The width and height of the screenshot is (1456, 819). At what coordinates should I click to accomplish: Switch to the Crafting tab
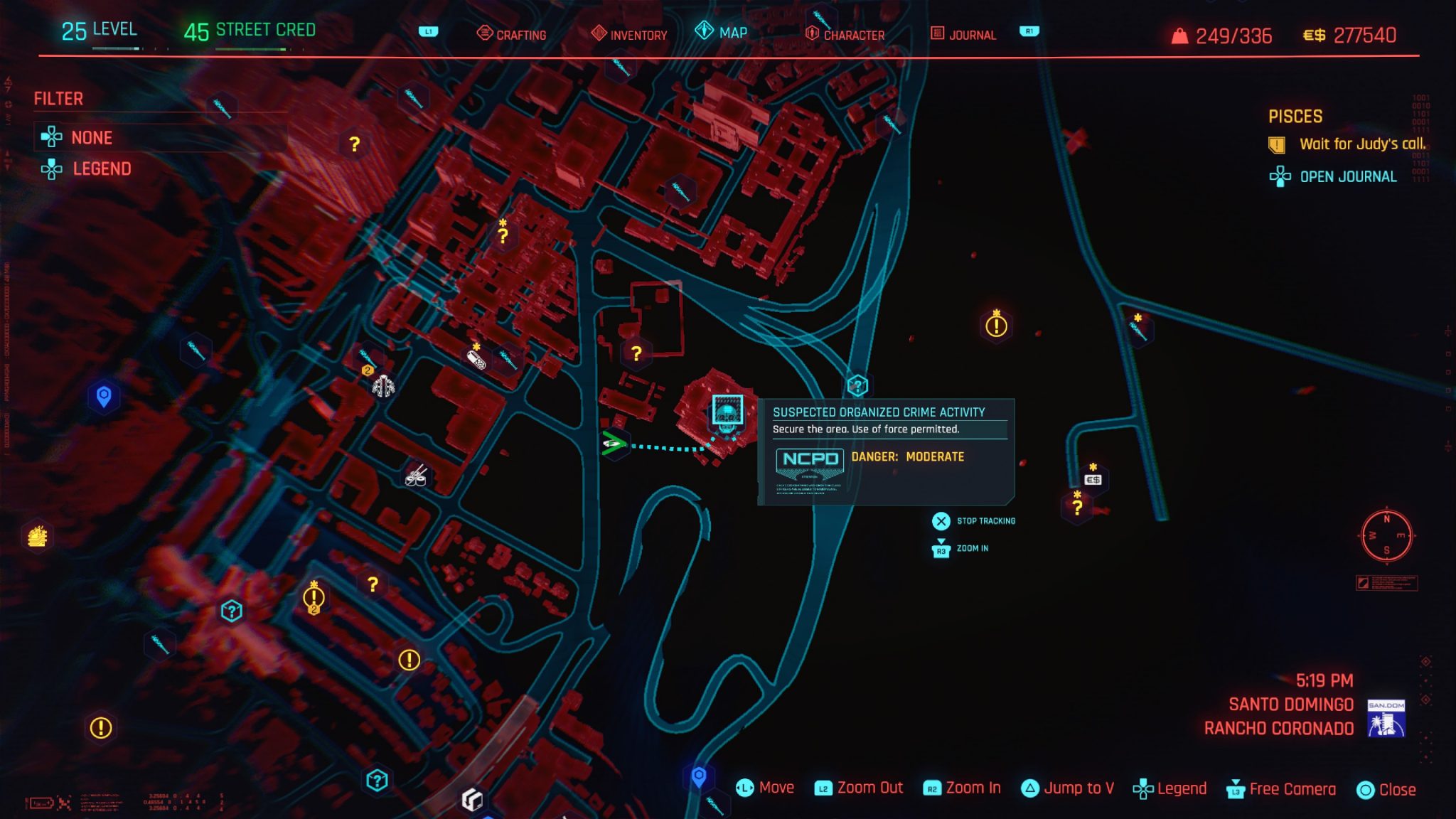tap(512, 34)
